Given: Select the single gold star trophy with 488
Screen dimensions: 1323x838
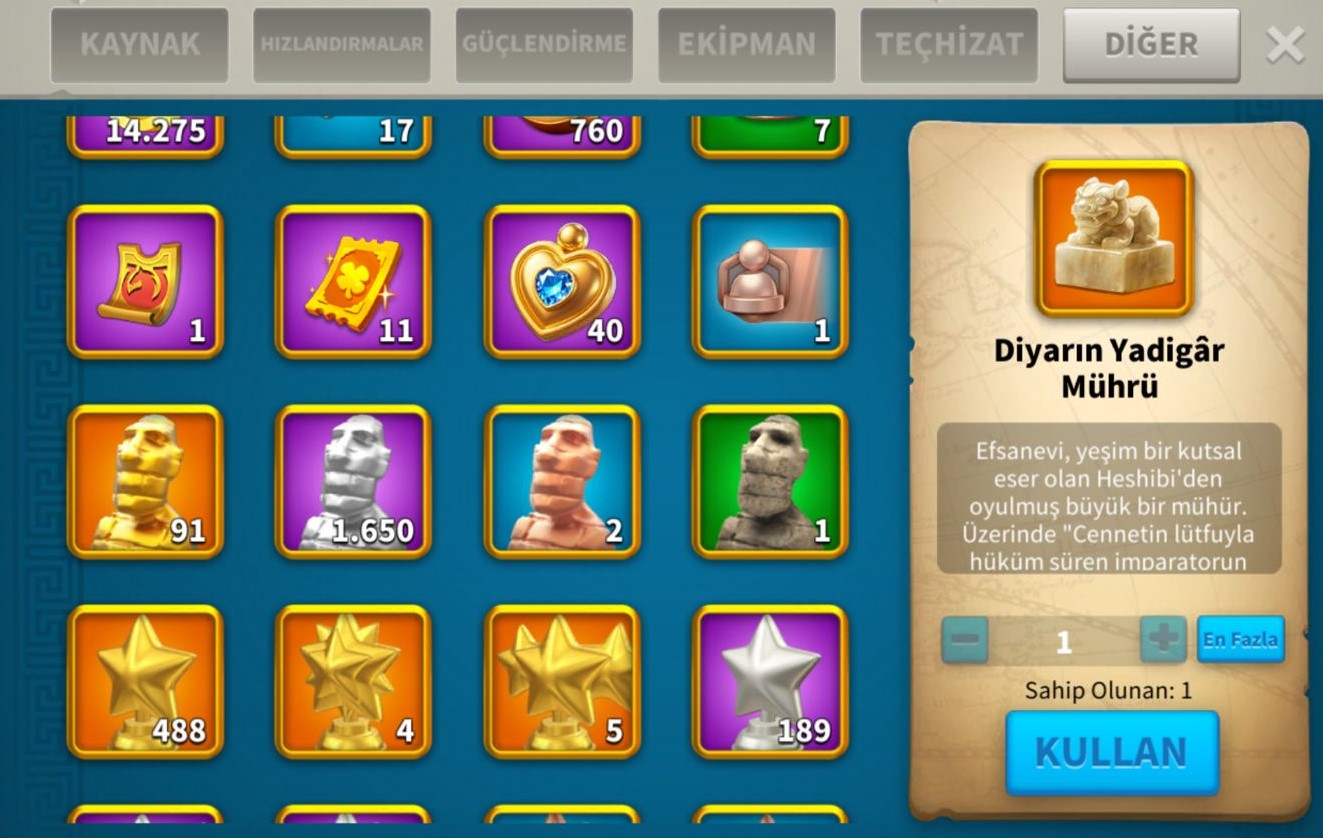Looking at the screenshot, I should (x=145, y=681).
